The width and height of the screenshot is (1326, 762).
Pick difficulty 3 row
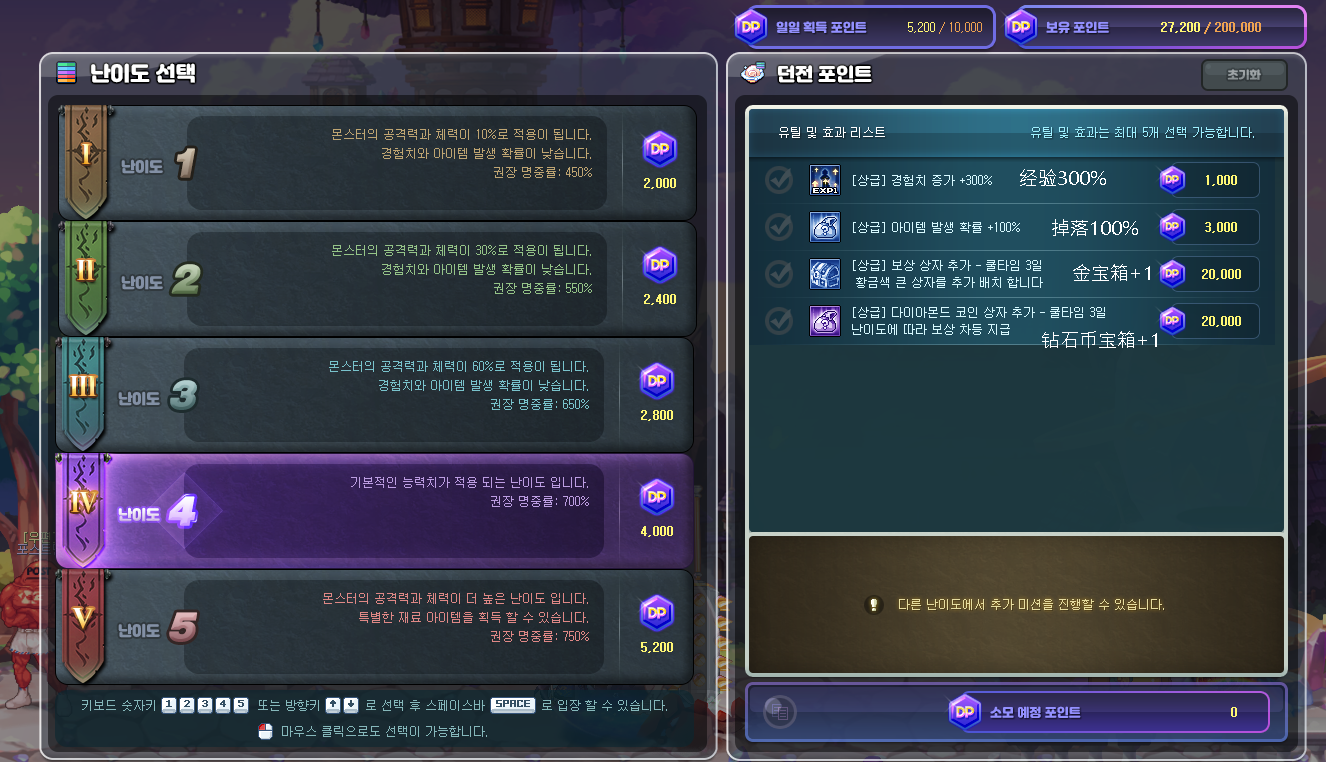(x=375, y=395)
